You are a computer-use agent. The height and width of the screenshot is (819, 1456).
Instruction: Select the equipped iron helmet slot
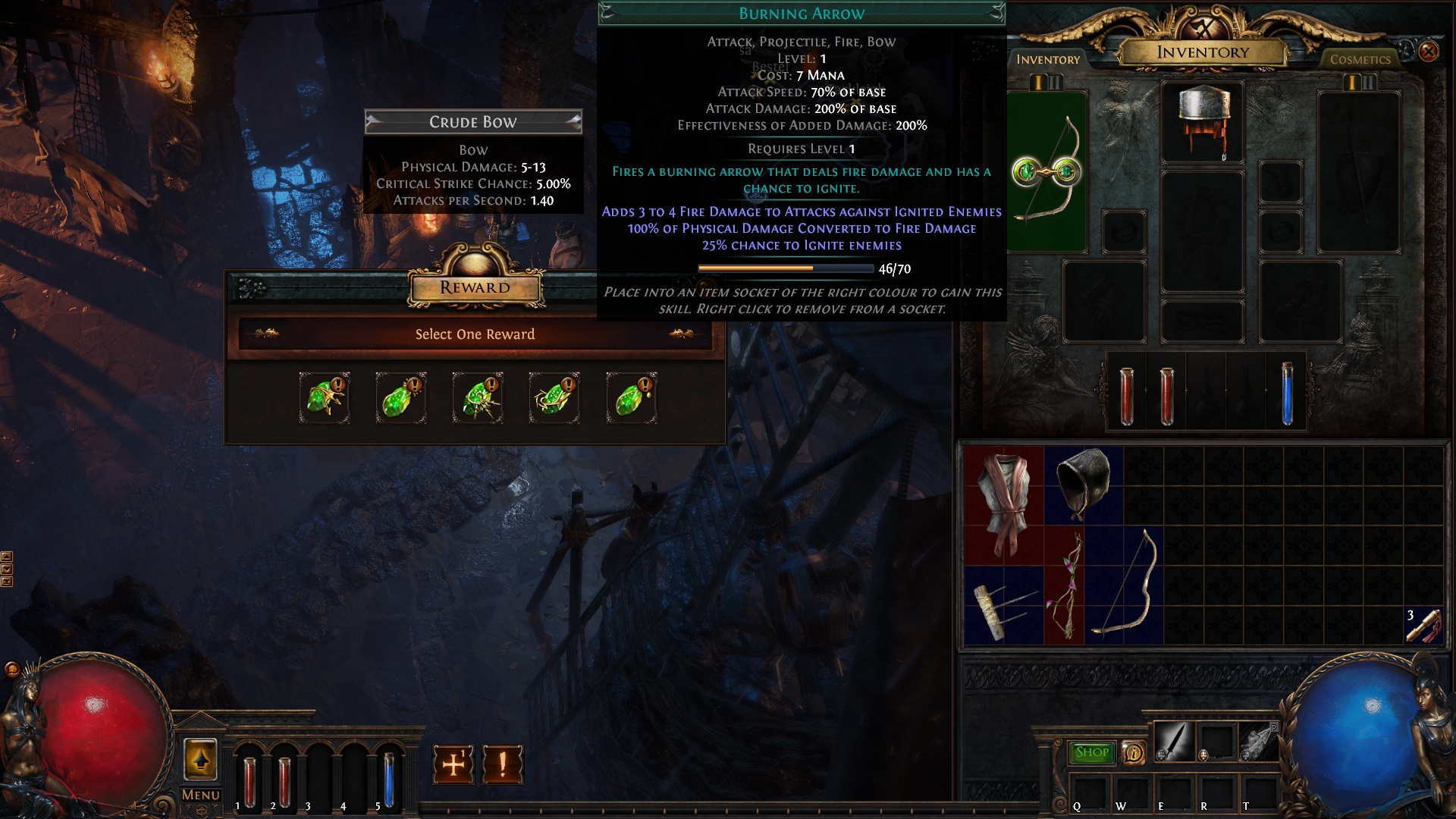1202,121
